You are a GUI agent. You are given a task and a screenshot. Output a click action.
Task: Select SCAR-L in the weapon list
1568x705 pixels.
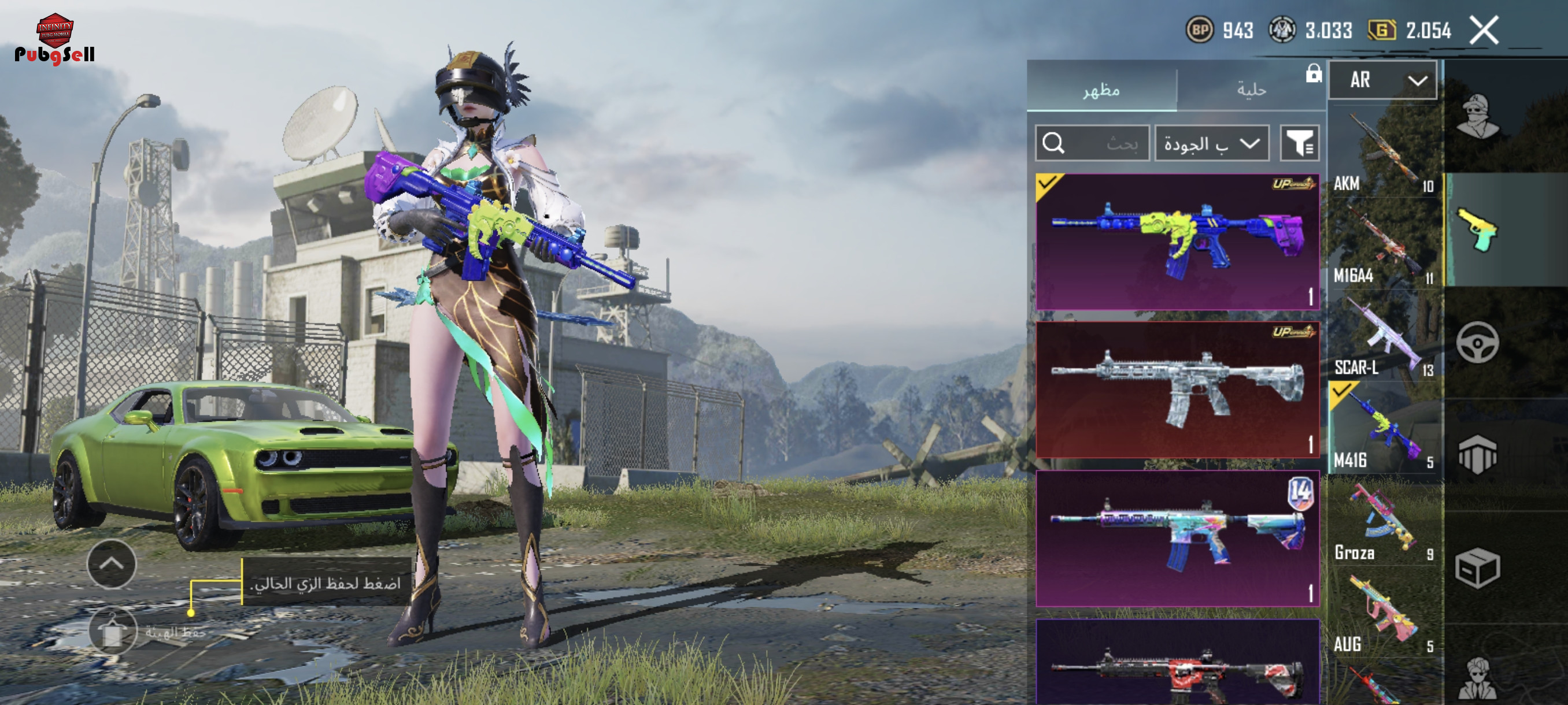pos(1384,337)
